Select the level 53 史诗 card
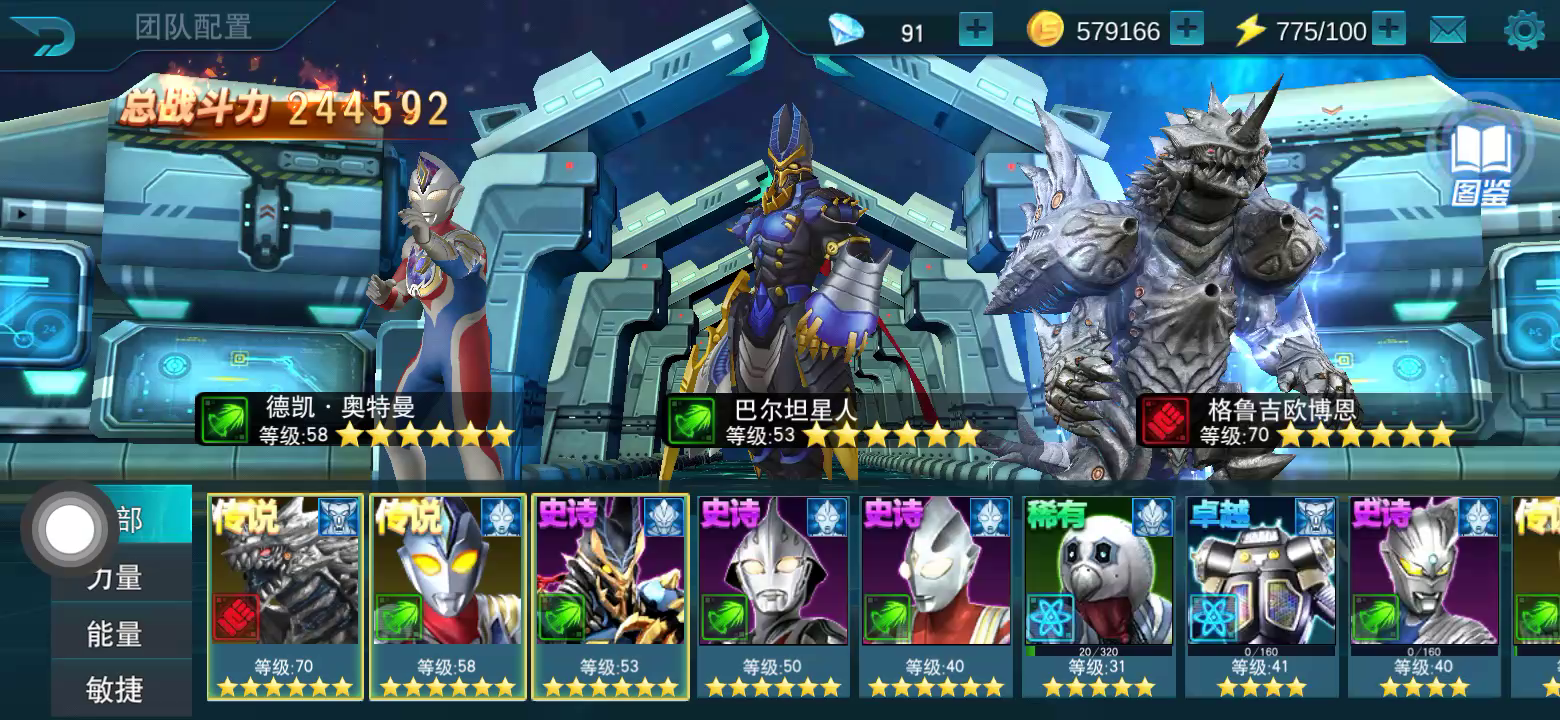The height and width of the screenshot is (720, 1560). tap(610, 596)
